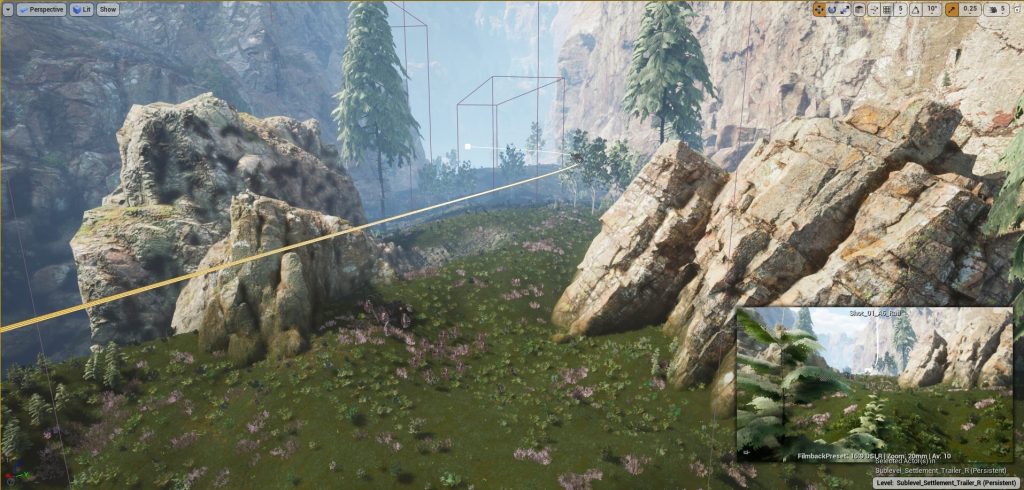Switch to the rotate gizmo tool
This screenshot has height=490, width=1024.
[x=832, y=9]
